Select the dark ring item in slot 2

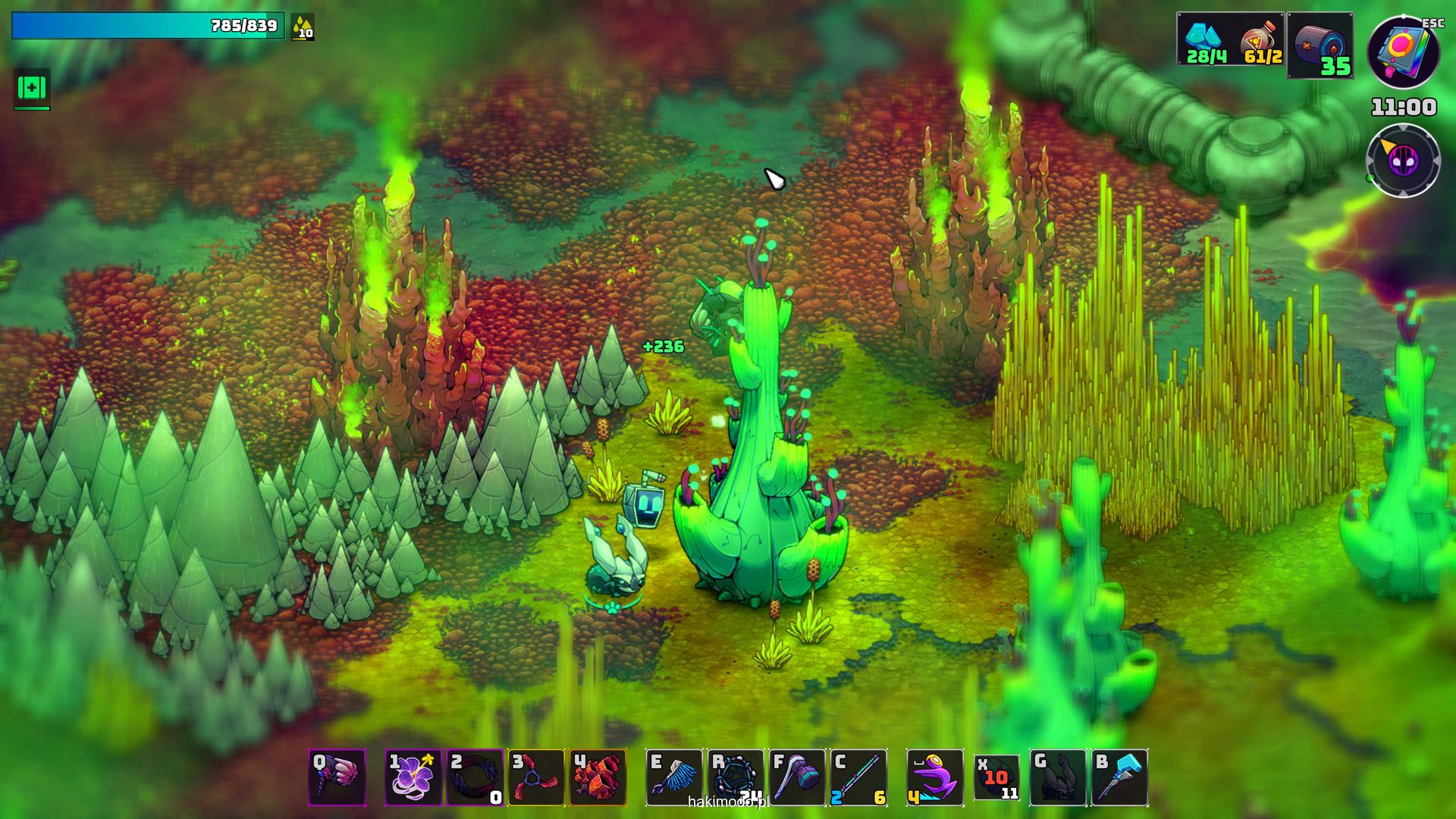coord(475,777)
